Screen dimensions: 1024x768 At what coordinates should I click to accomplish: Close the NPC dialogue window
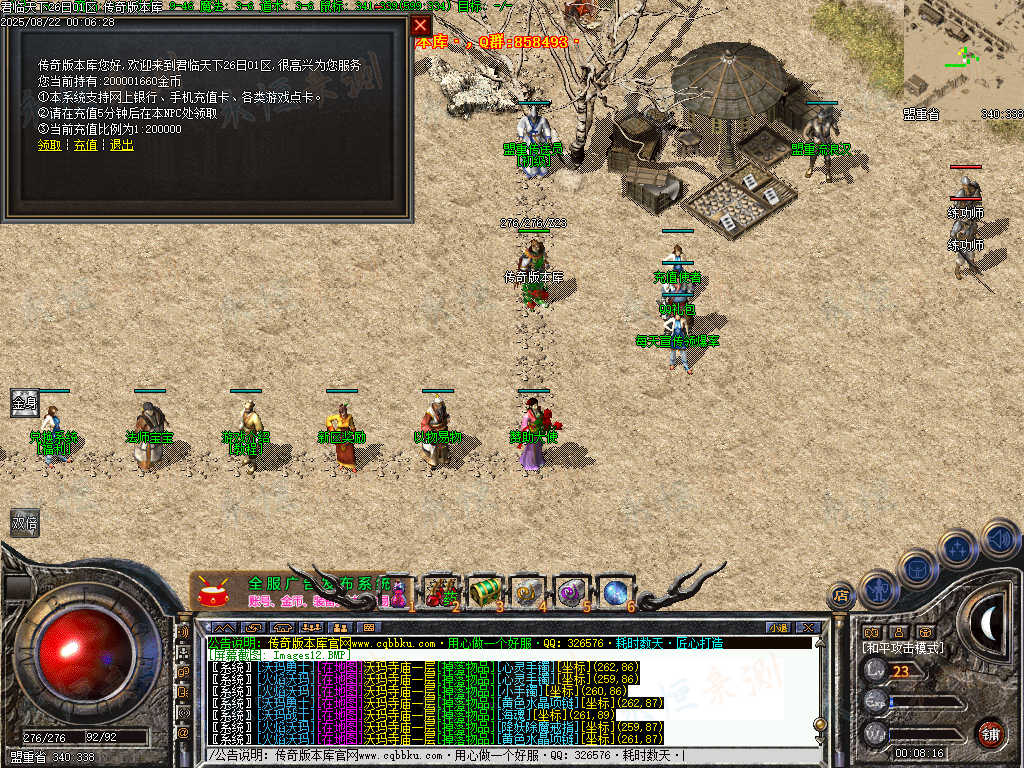pyautogui.click(x=421, y=25)
